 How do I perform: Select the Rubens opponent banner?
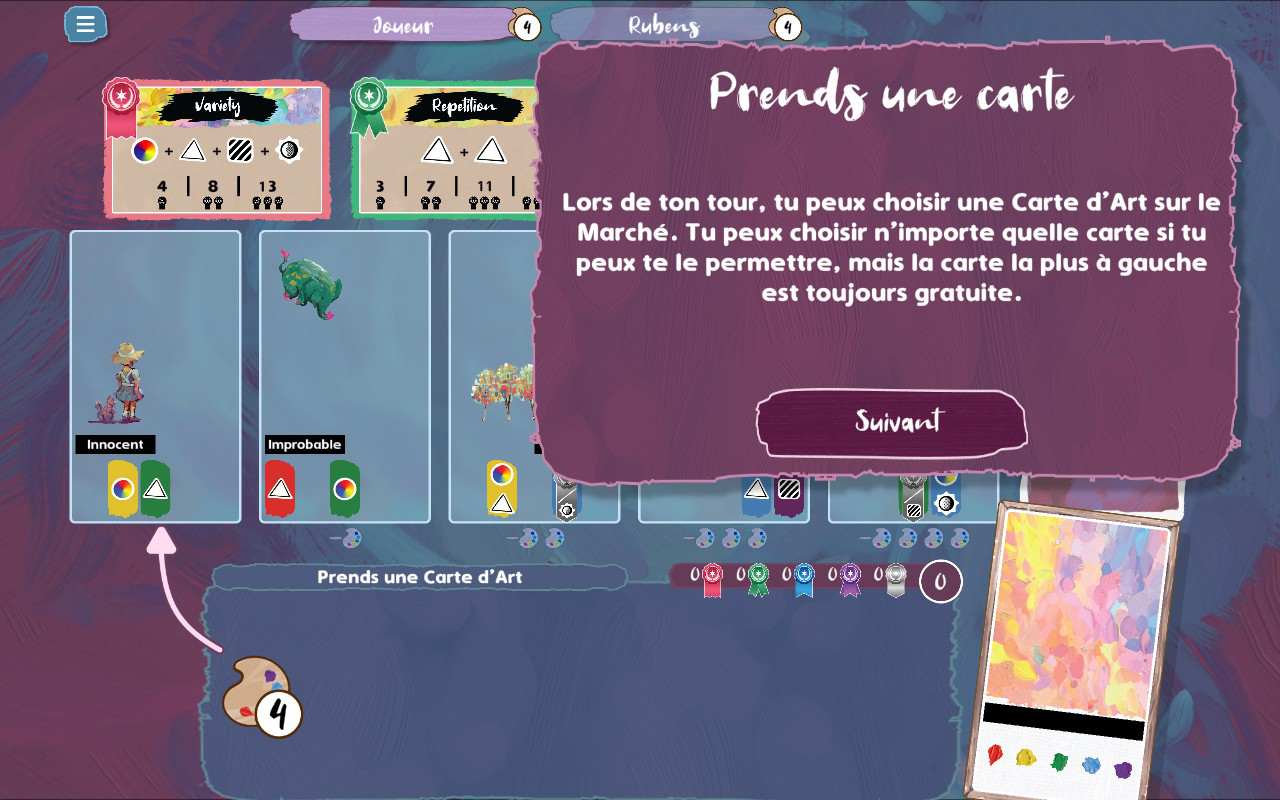pos(664,25)
